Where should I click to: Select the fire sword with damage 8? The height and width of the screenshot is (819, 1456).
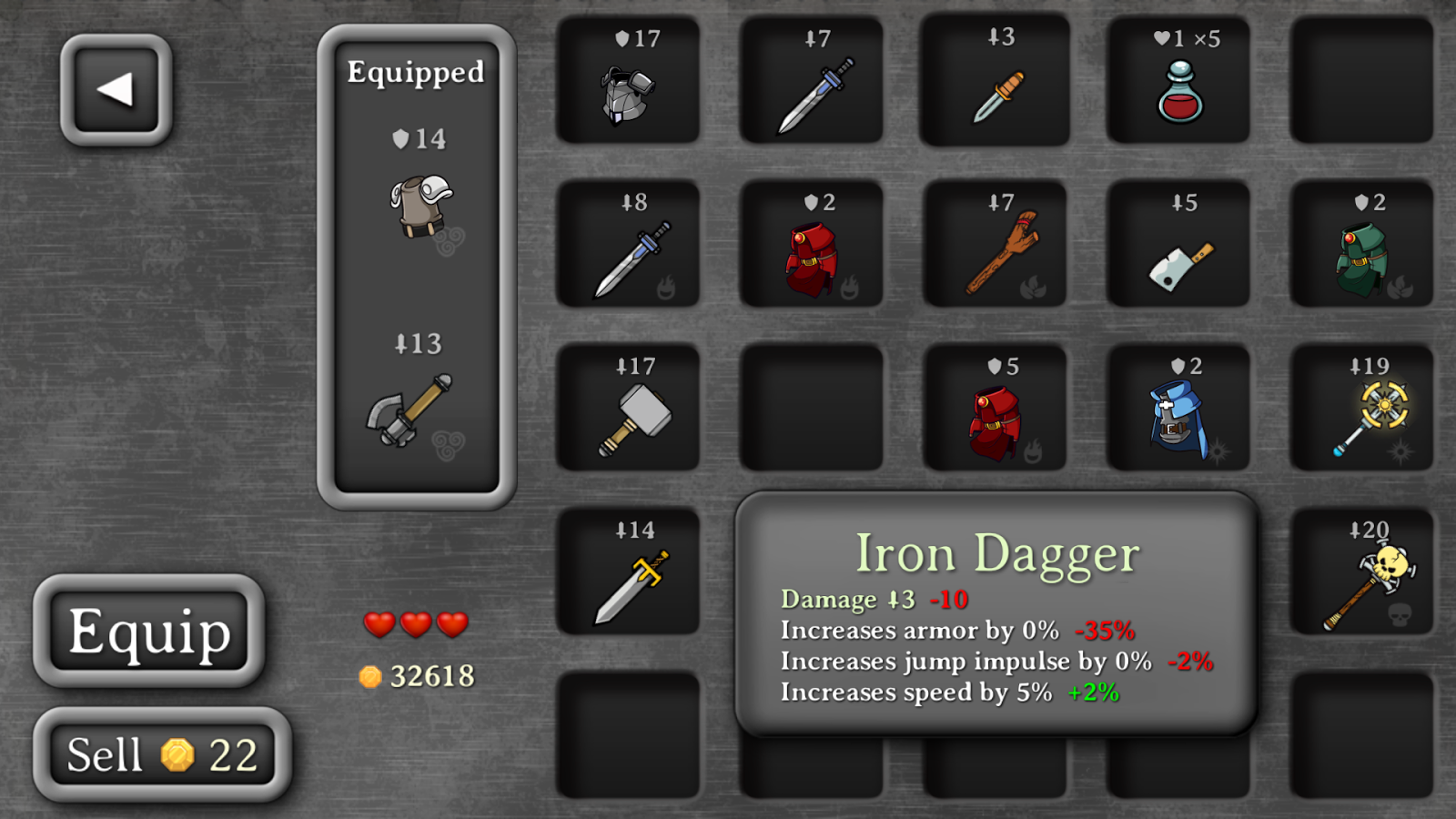(x=628, y=246)
